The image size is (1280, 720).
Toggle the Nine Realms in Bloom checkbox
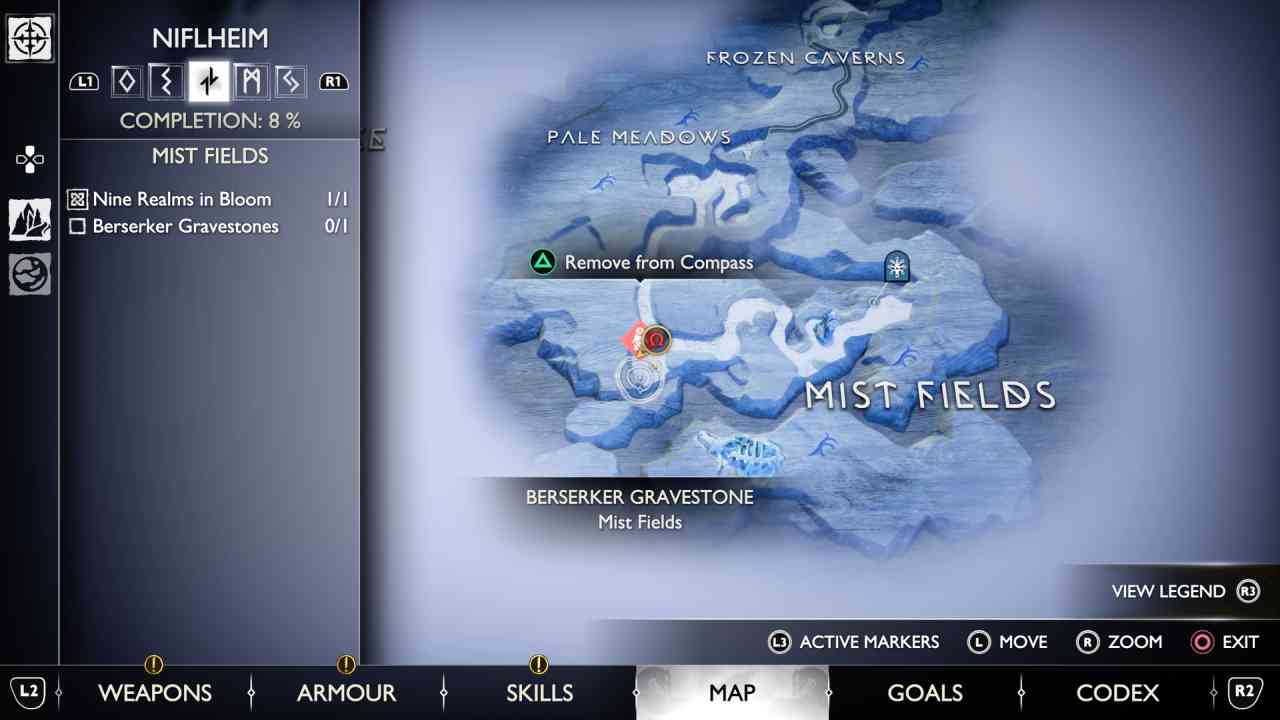(75, 199)
